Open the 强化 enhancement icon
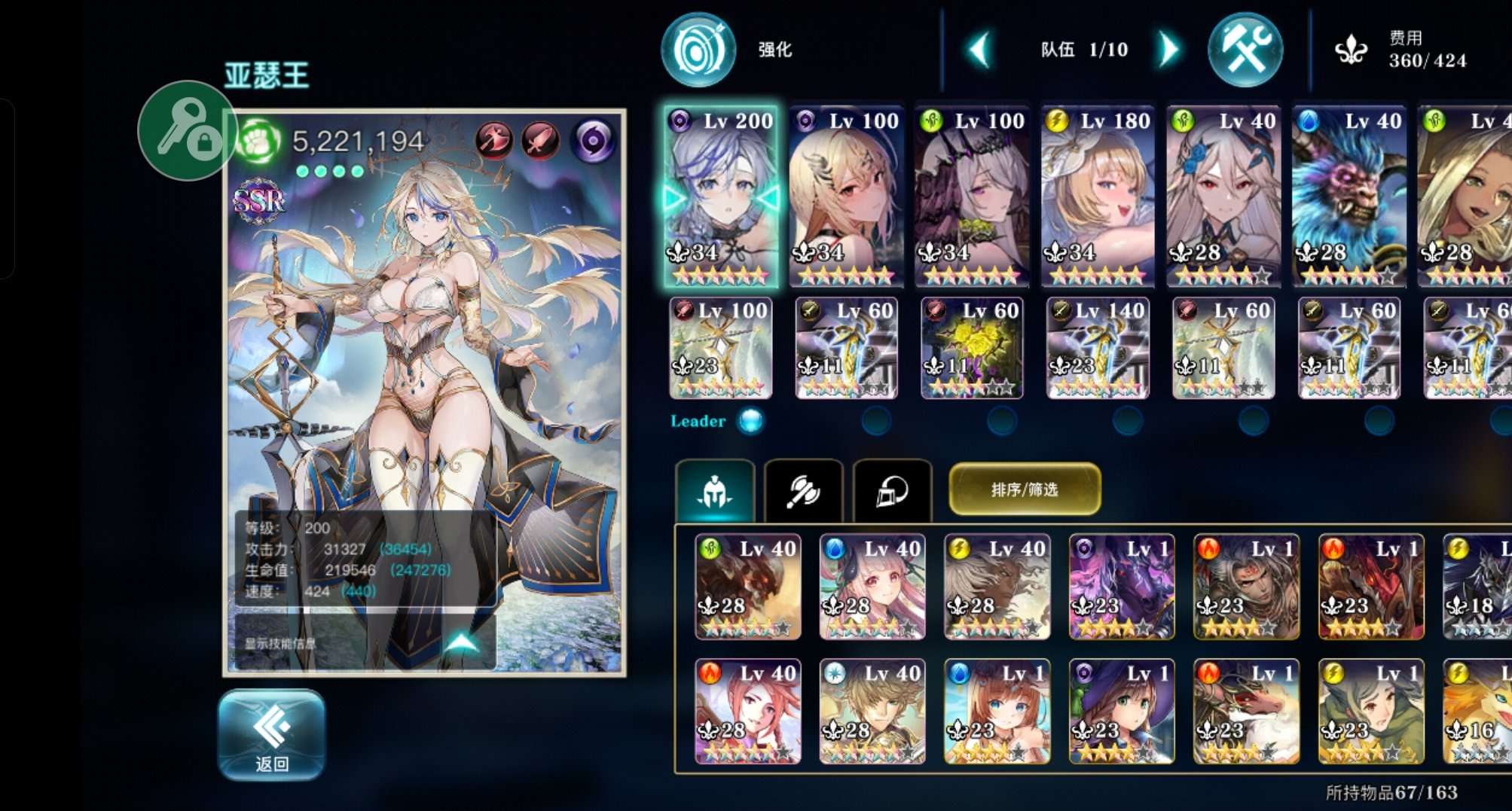 pos(698,49)
